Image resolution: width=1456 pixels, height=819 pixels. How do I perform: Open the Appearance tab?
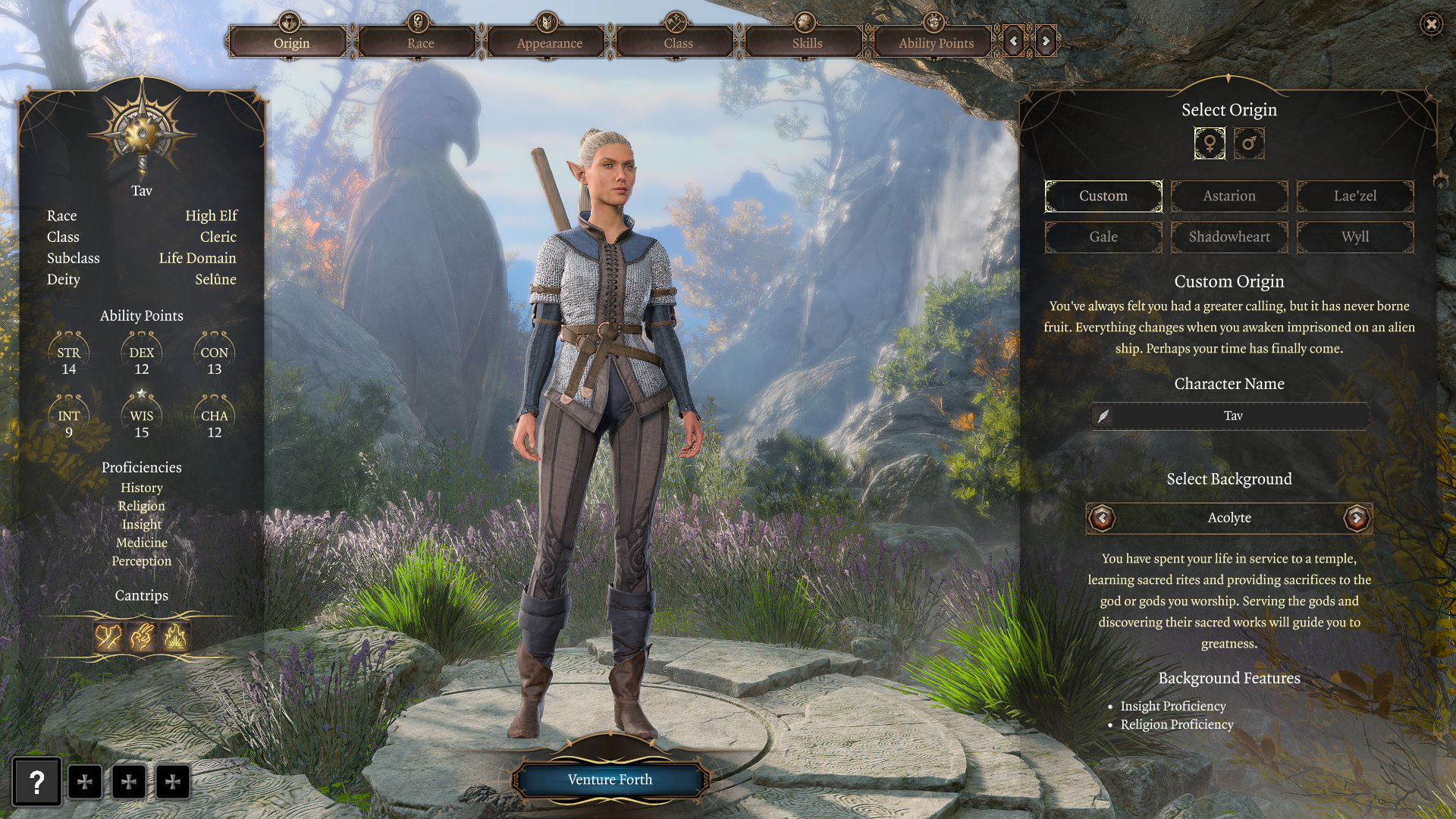(549, 43)
